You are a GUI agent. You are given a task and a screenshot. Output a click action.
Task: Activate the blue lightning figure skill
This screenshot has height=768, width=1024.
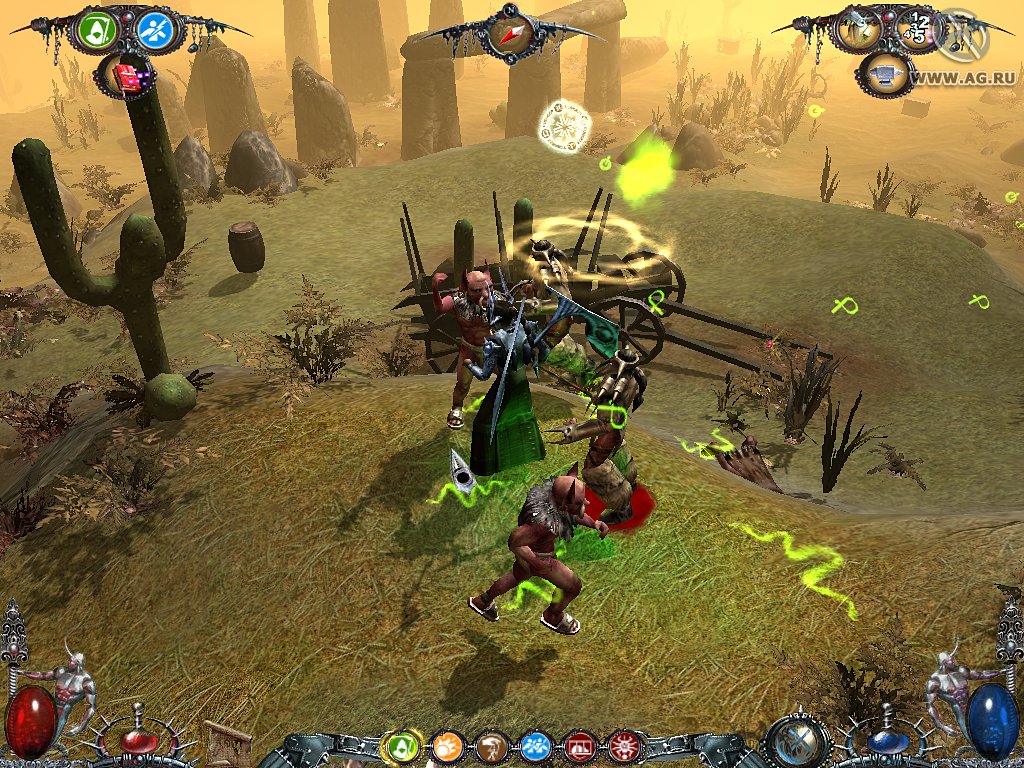(155, 31)
